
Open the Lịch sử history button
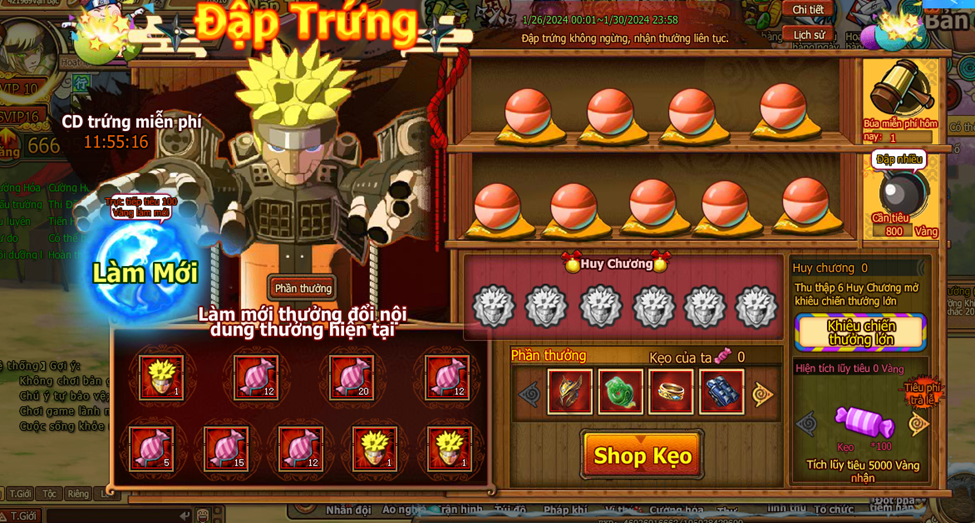809,34
